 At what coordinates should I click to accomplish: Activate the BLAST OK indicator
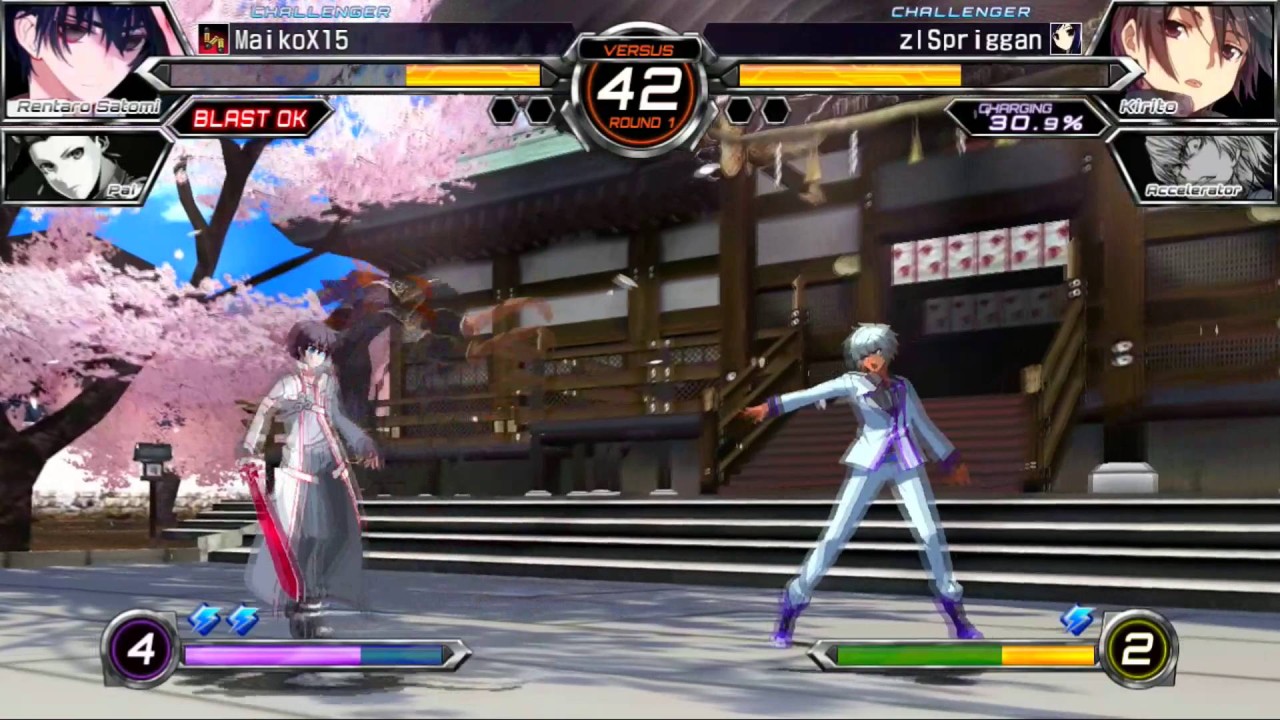pyautogui.click(x=249, y=119)
